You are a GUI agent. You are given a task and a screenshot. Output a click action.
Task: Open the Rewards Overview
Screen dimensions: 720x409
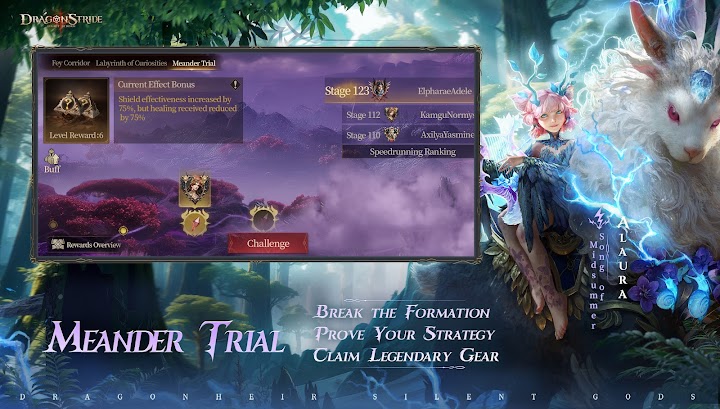[x=88, y=244]
